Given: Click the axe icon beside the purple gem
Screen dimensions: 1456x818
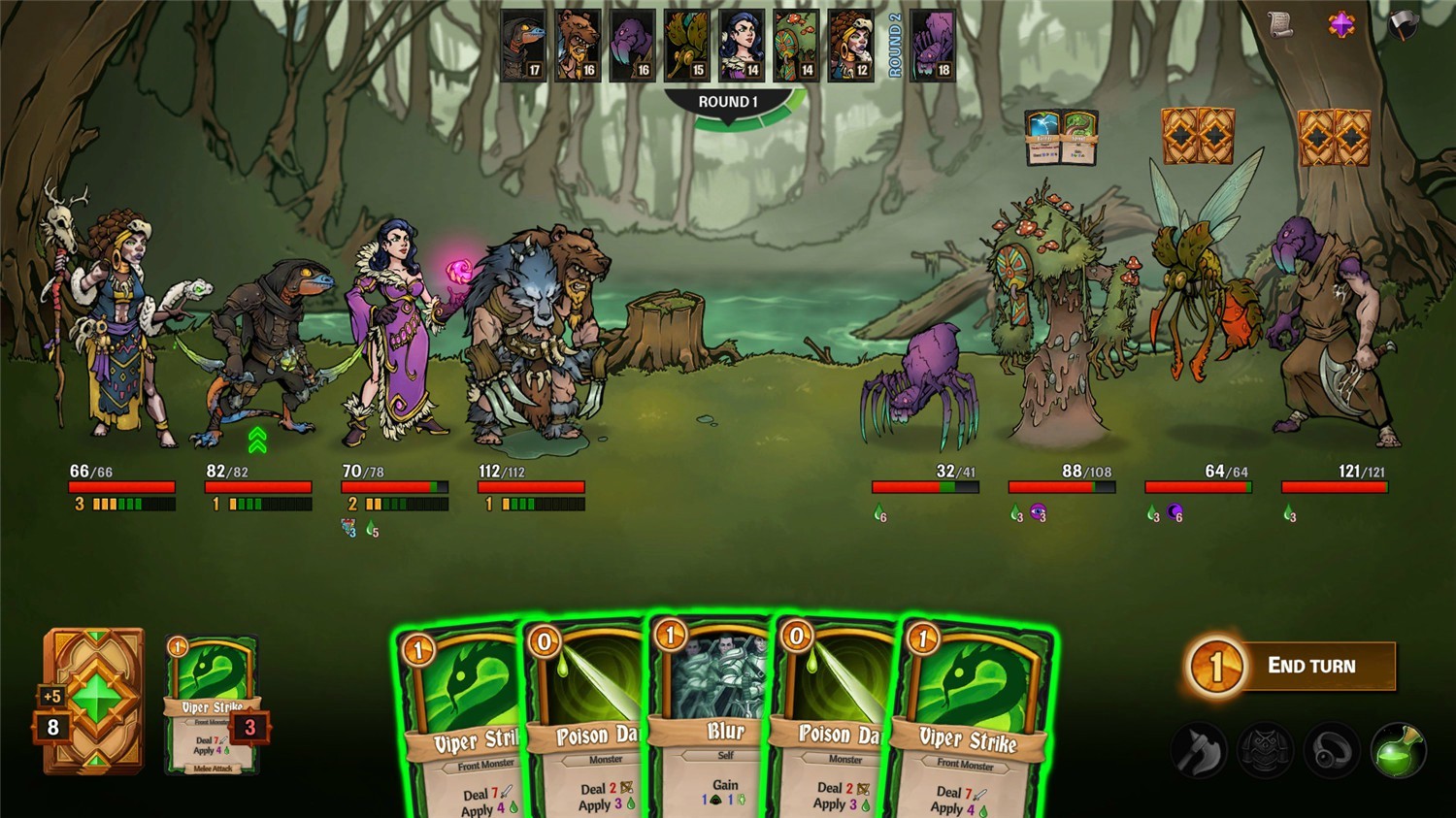Looking at the screenshot, I should click(1403, 25).
